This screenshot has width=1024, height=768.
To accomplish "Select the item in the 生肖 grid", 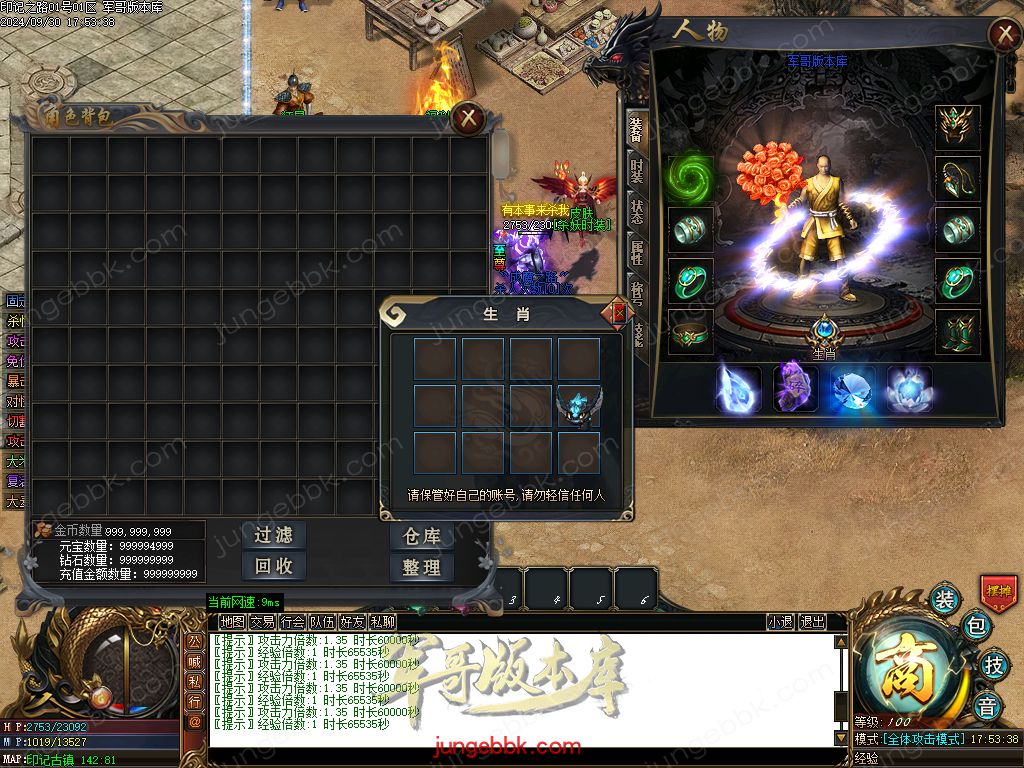I will 579,405.
